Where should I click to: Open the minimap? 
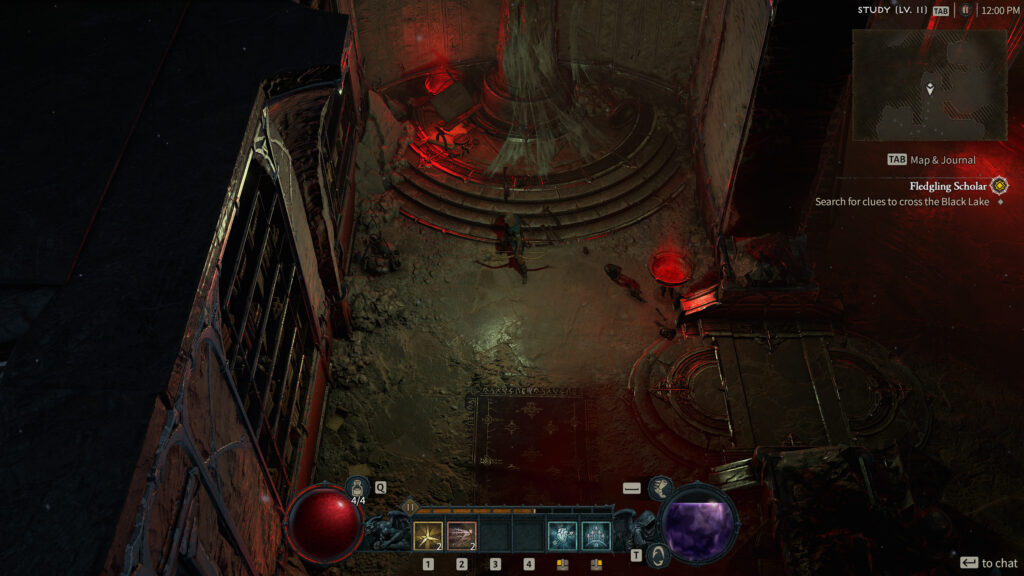[929, 85]
